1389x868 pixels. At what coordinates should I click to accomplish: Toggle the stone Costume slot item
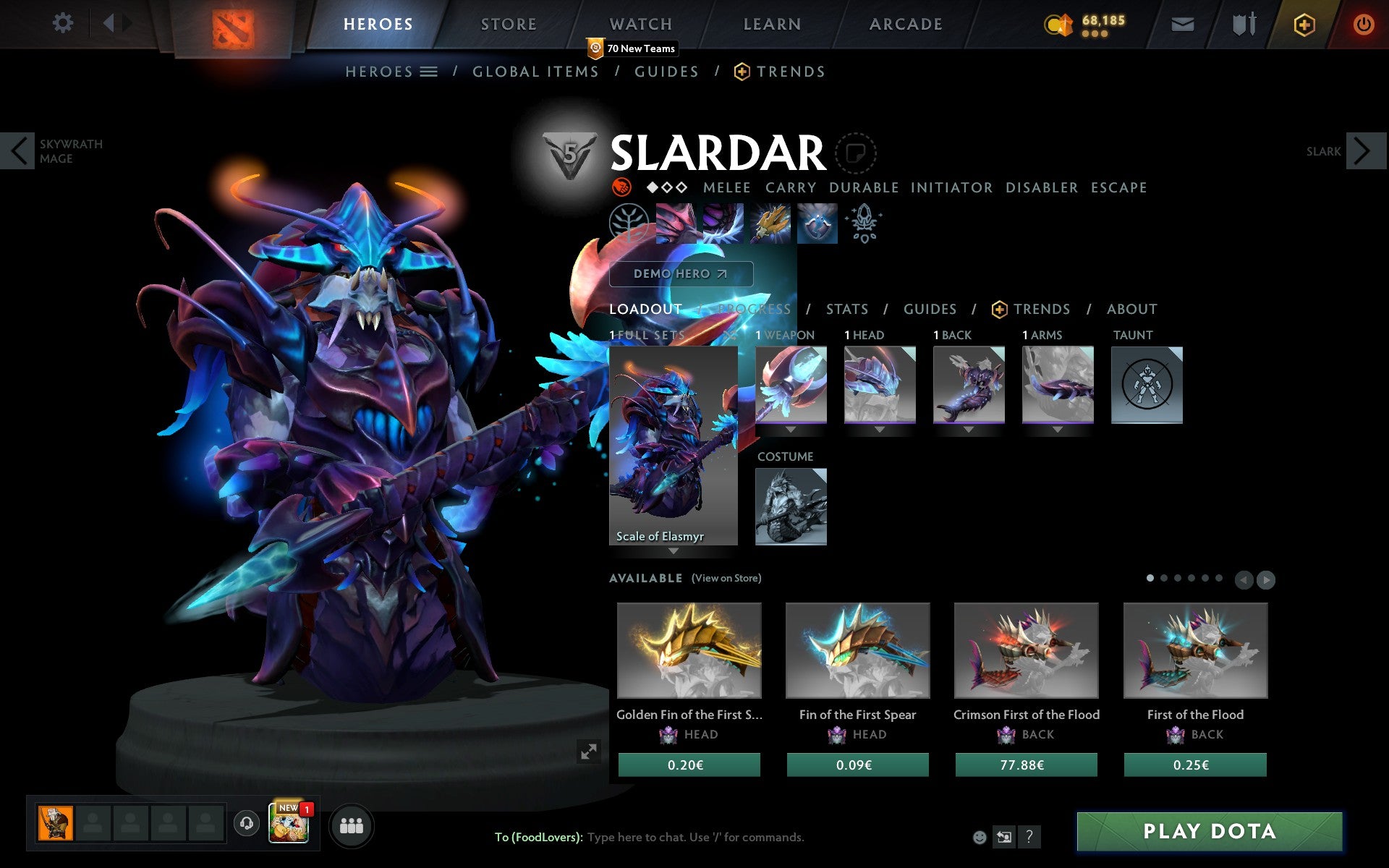click(790, 506)
